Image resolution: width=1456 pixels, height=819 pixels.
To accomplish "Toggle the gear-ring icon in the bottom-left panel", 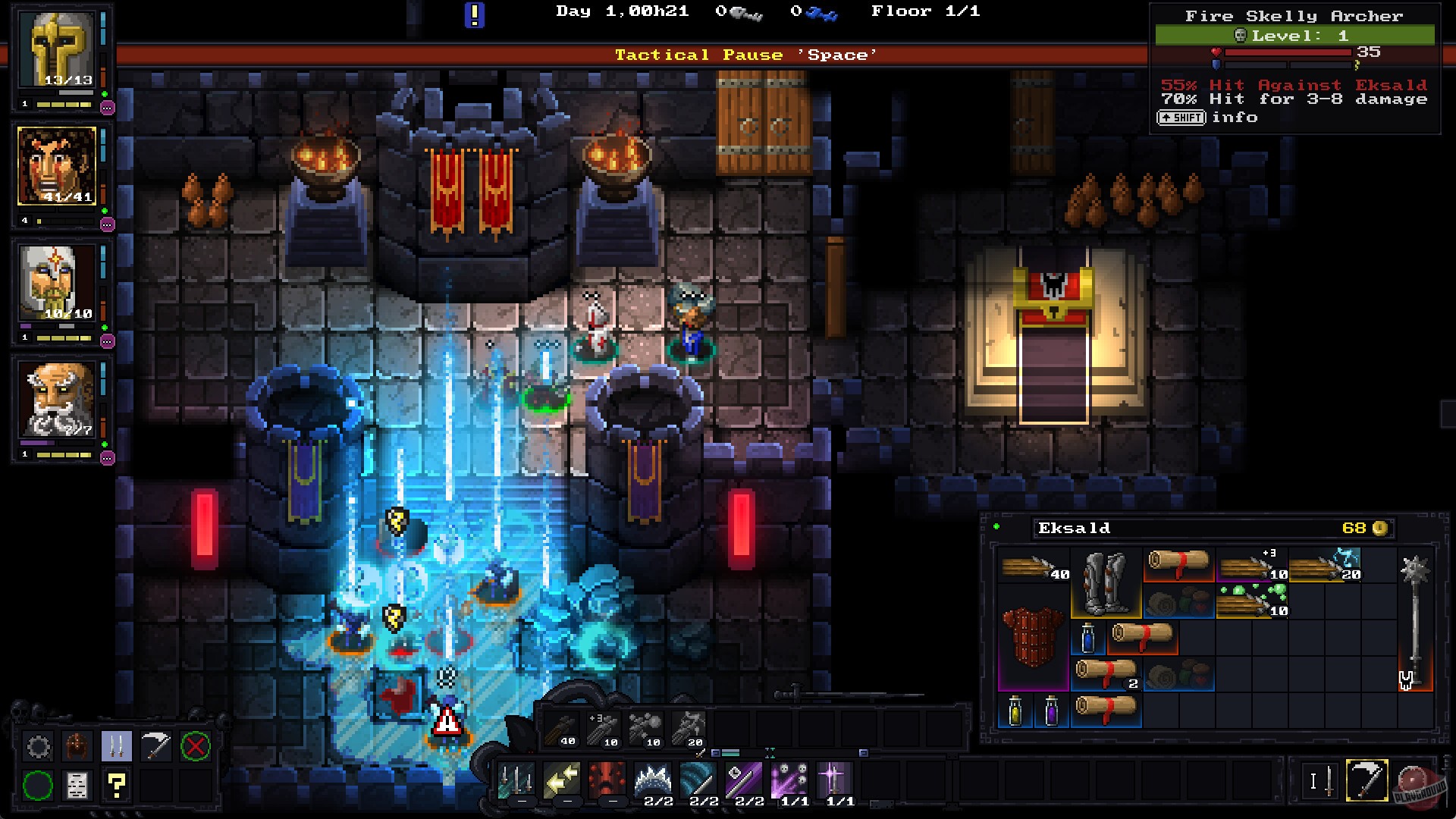I will click(x=39, y=747).
